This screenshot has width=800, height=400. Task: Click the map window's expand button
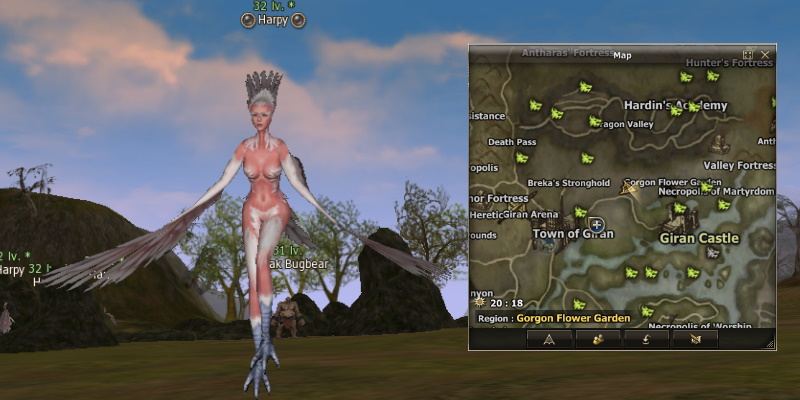[x=748, y=54]
